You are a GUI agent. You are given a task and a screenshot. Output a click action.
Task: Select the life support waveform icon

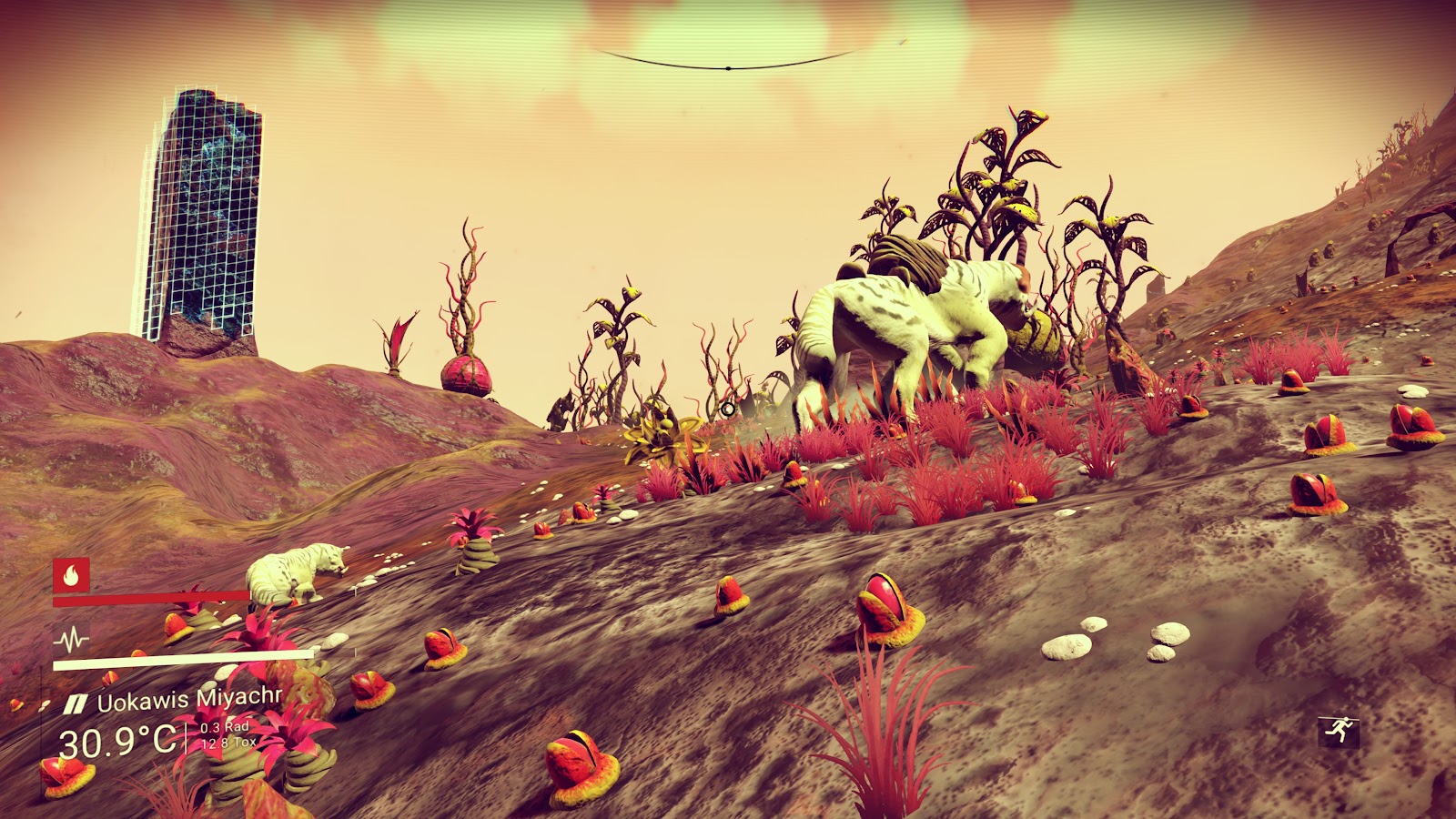(70, 639)
